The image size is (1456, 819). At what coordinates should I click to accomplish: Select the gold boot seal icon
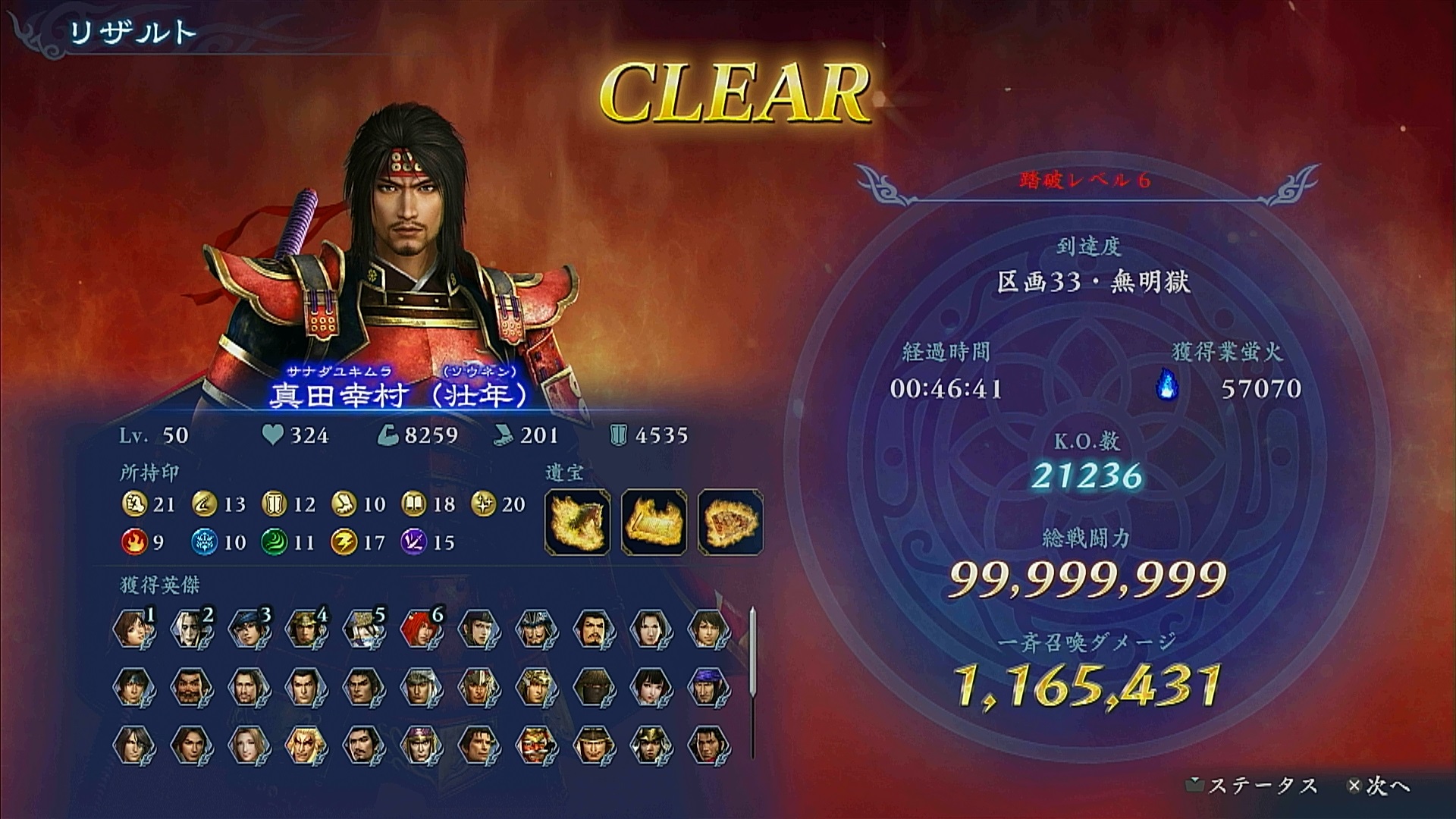click(x=343, y=504)
